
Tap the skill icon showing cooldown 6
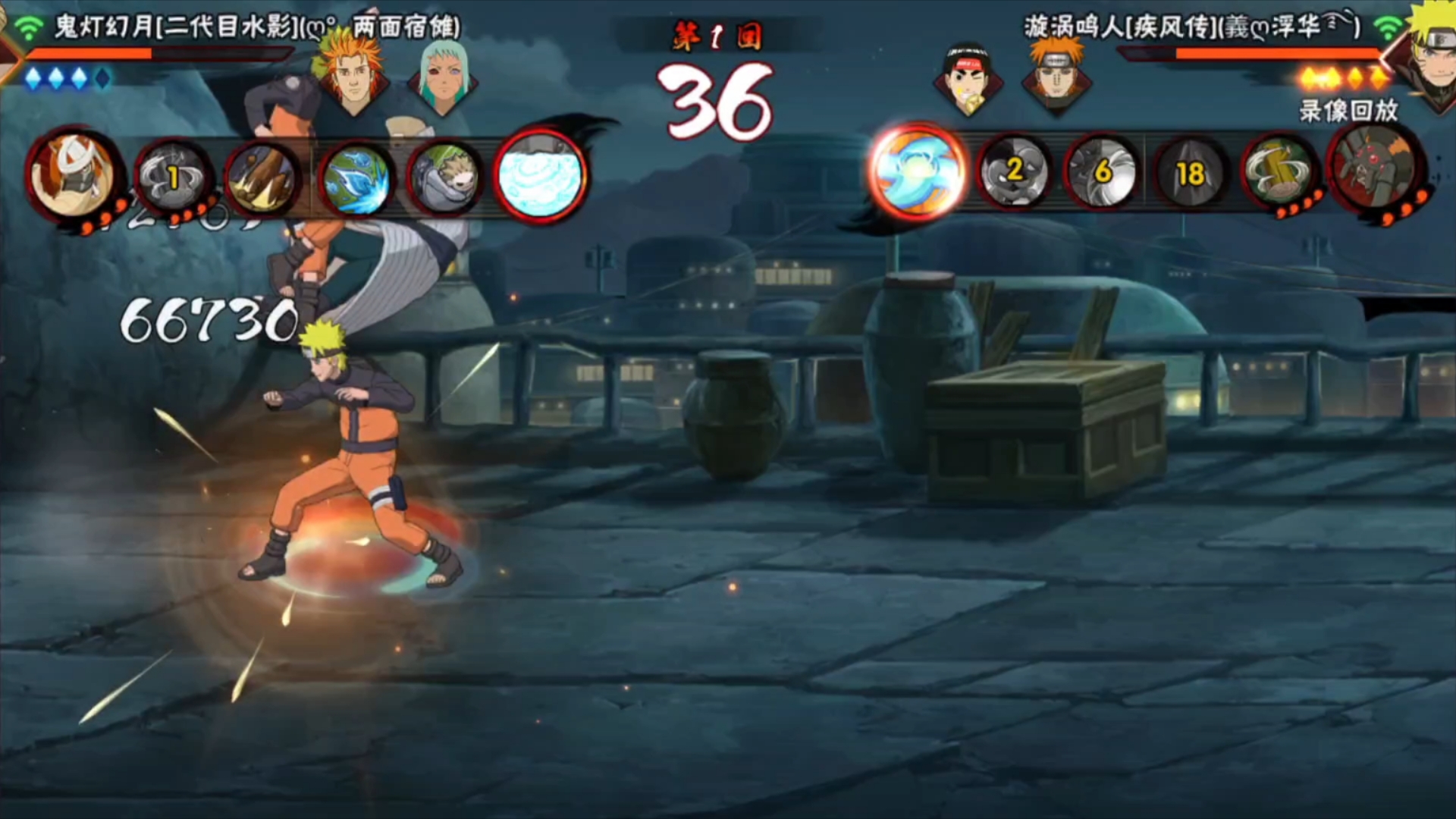(x=1102, y=172)
